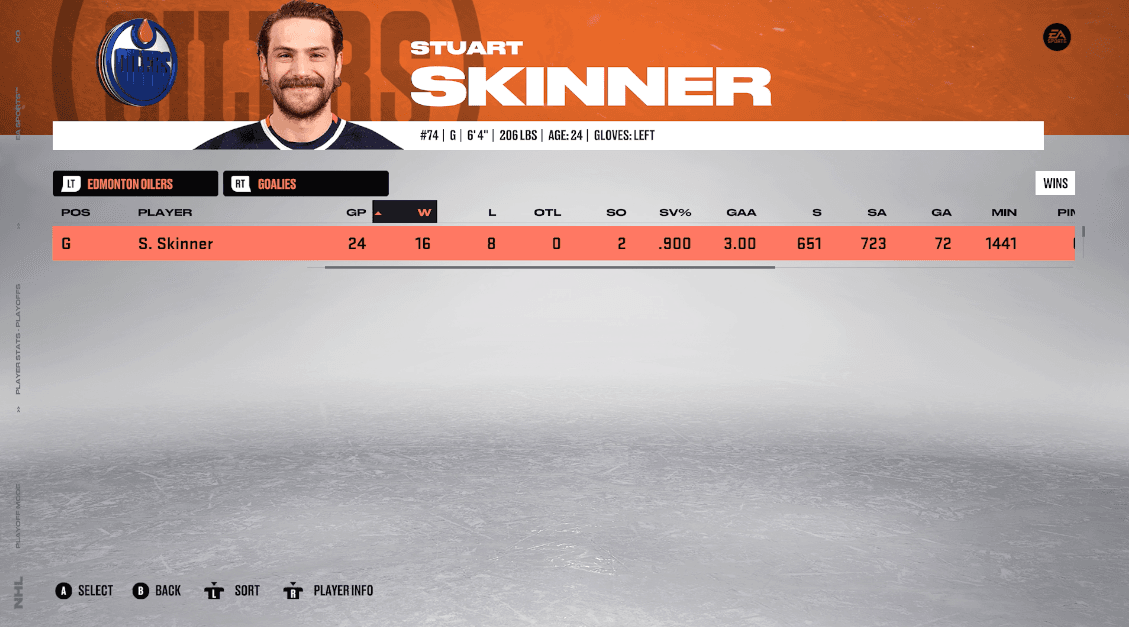Sort by the L losses column
This screenshot has width=1129, height=627.
pyautogui.click(x=492, y=212)
